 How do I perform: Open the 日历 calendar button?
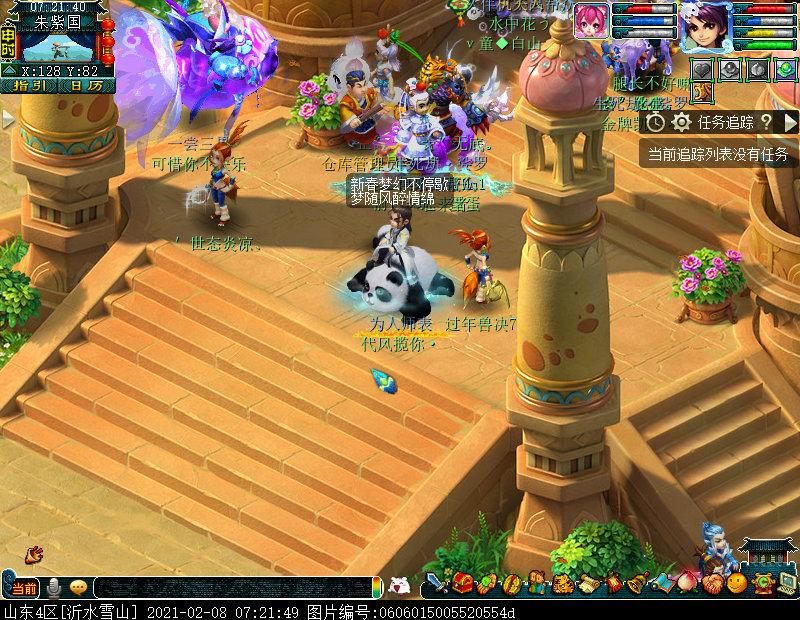(x=85, y=86)
